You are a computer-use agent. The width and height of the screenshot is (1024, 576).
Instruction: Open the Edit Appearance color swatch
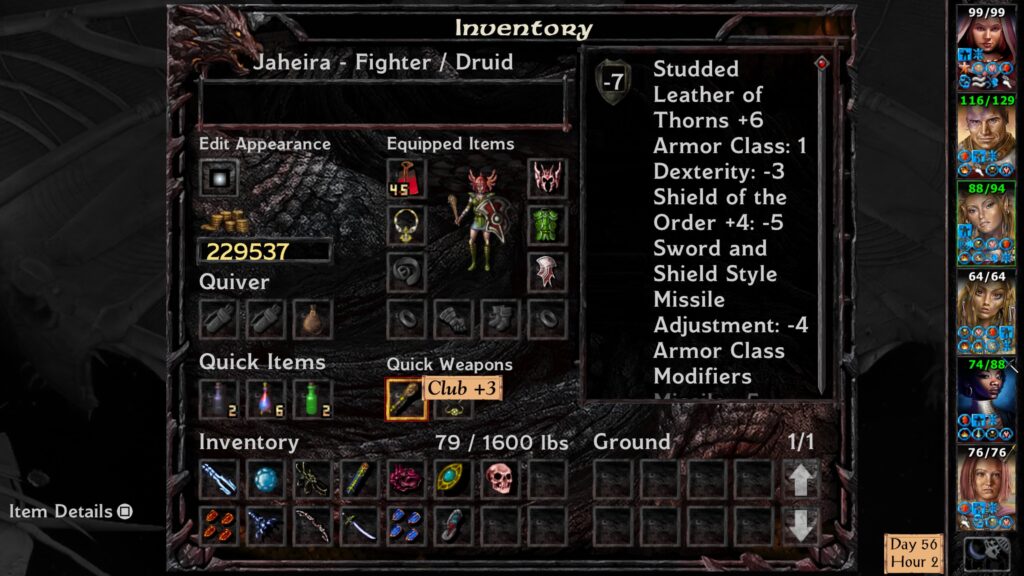pyautogui.click(x=219, y=178)
